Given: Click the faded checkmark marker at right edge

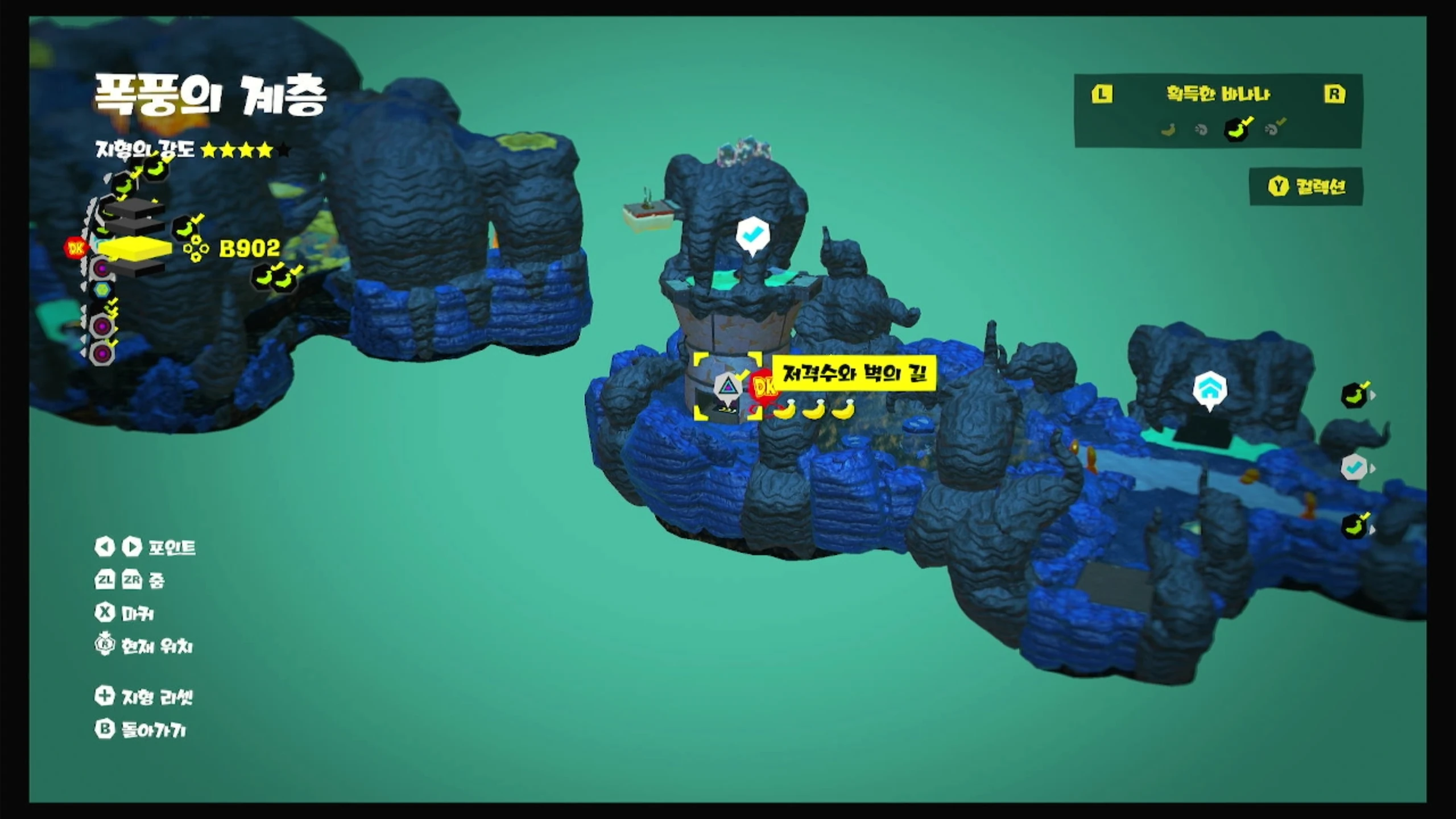Looking at the screenshot, I should coord(1355,468).
